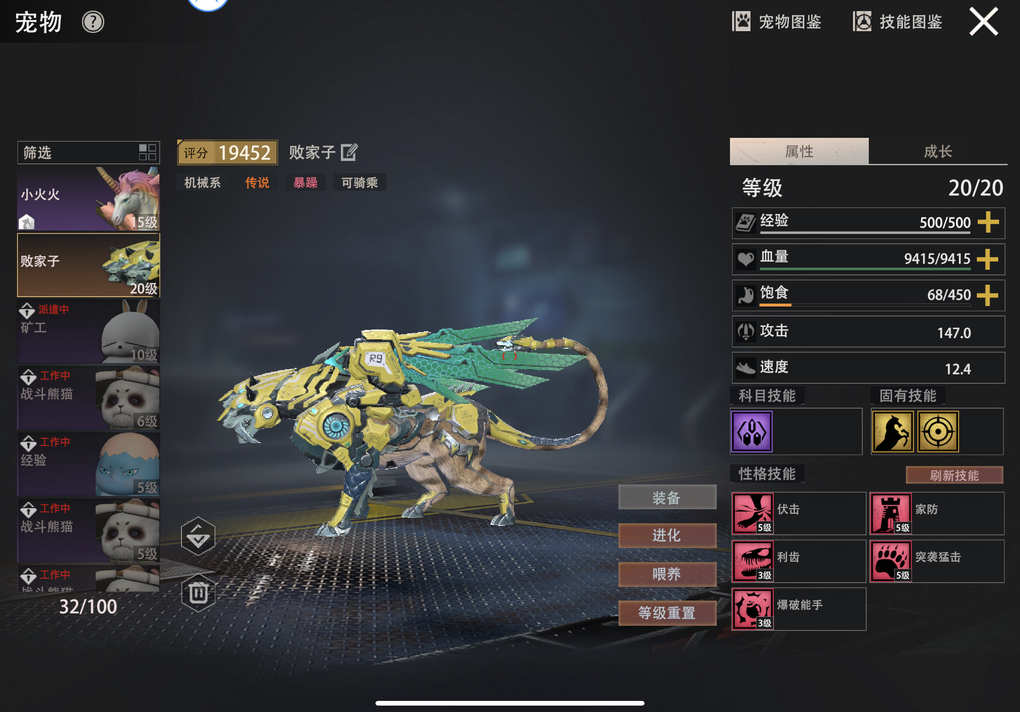Open the 技能图鉴 skill encyclopedia
The height and width of the screenshot is (712, 1020).
click(897, 22)
